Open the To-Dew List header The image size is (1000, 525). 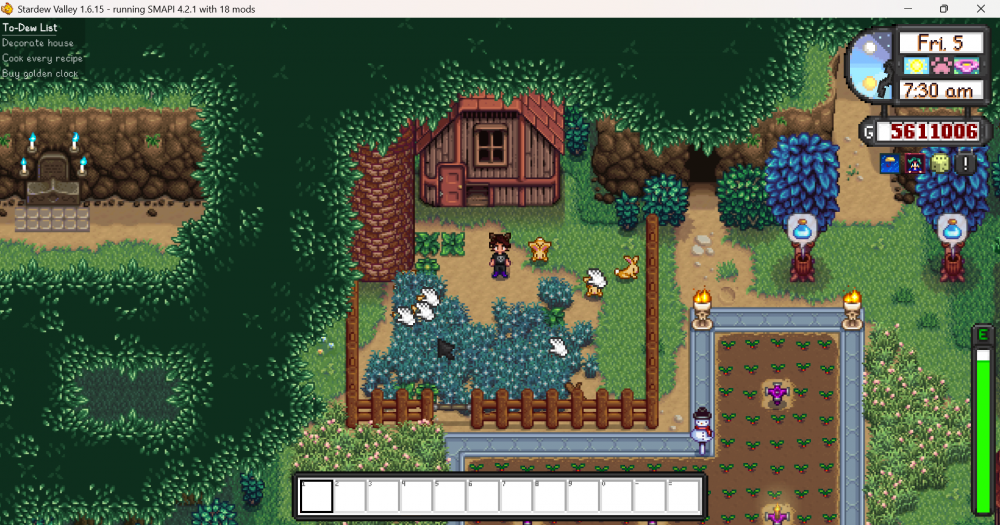(30, 28)
